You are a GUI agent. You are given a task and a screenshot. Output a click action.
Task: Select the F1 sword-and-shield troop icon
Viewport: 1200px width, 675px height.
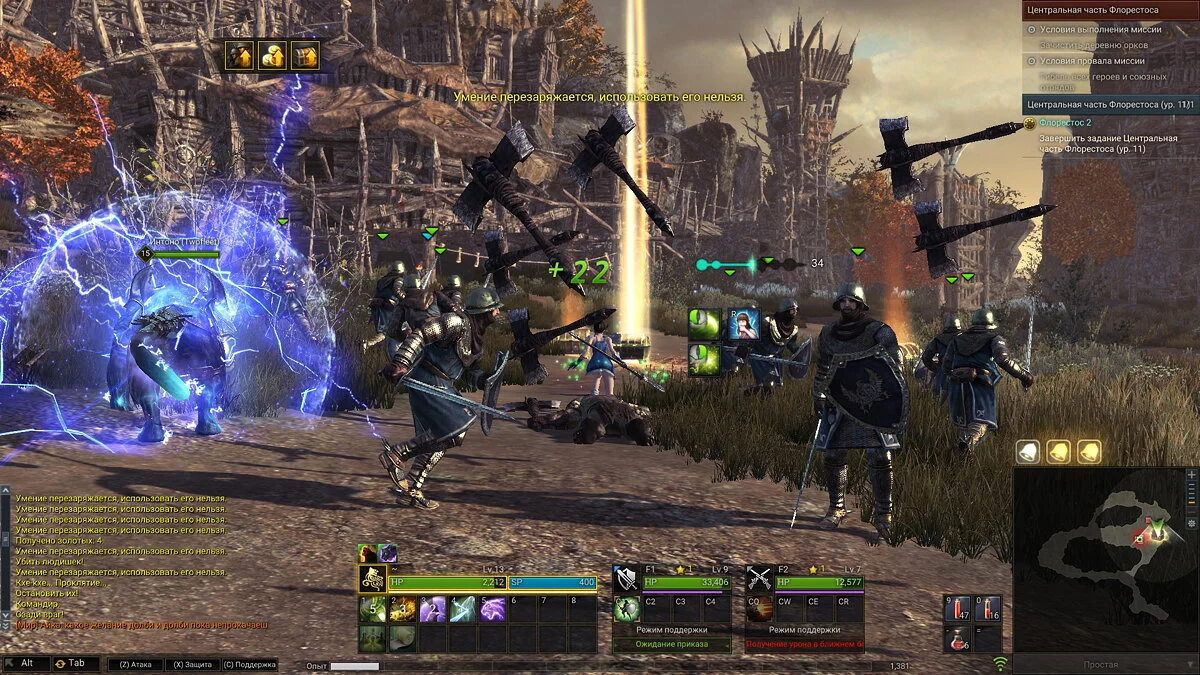[x=627, y=579]
